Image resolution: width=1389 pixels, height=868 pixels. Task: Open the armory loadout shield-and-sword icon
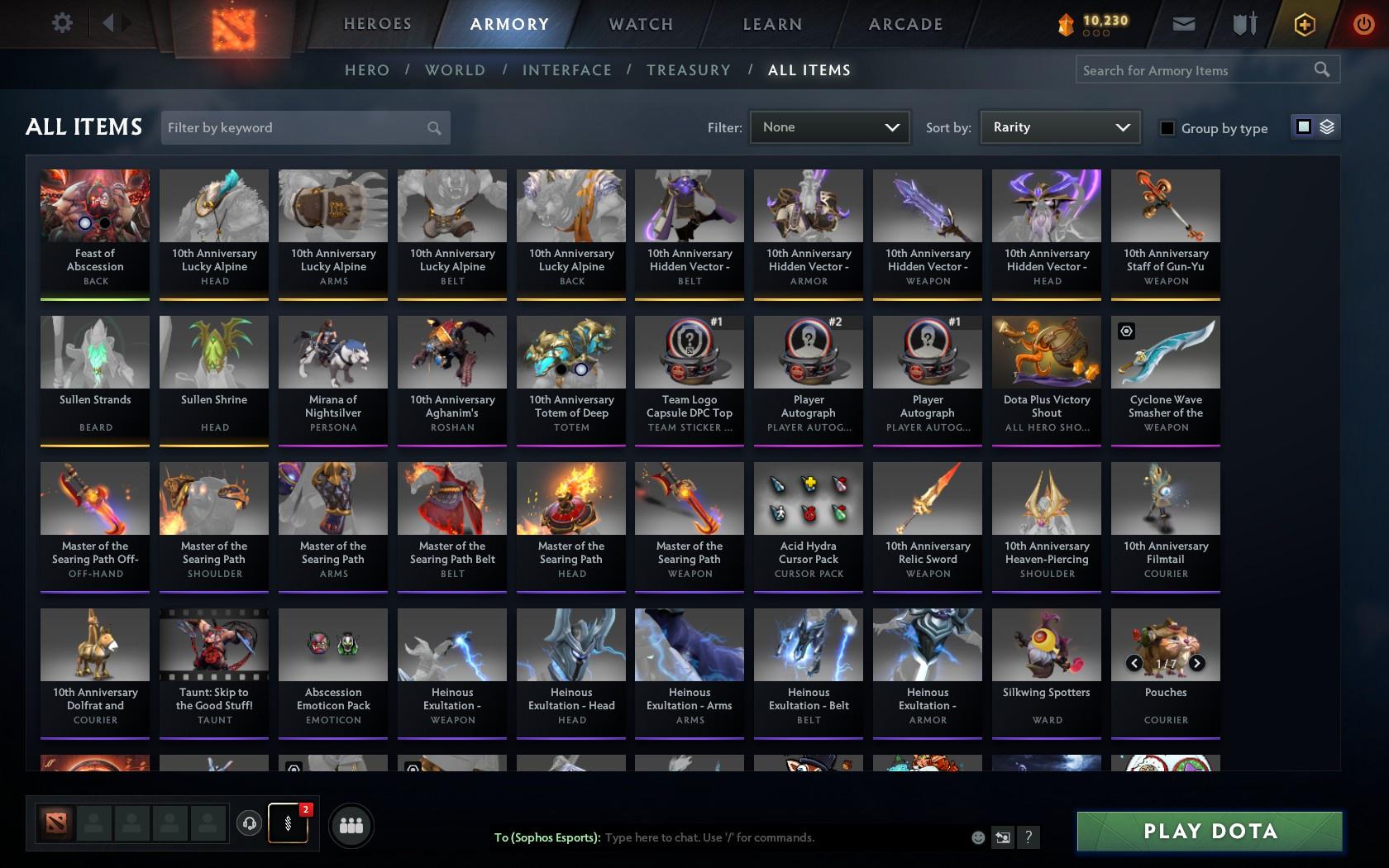(1243, 24)
